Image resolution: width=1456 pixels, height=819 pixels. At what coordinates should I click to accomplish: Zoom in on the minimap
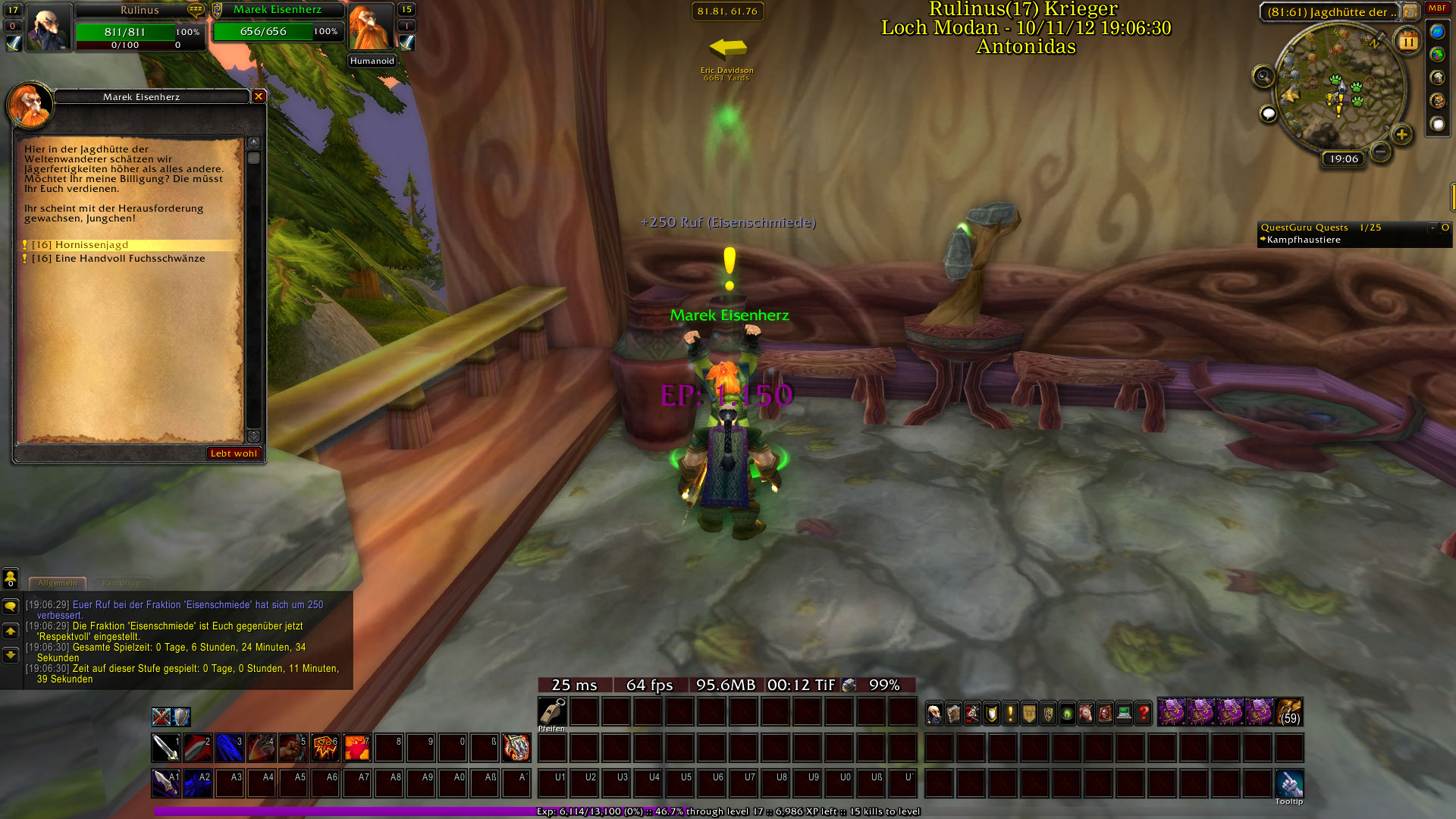(x=1401, y=135)
